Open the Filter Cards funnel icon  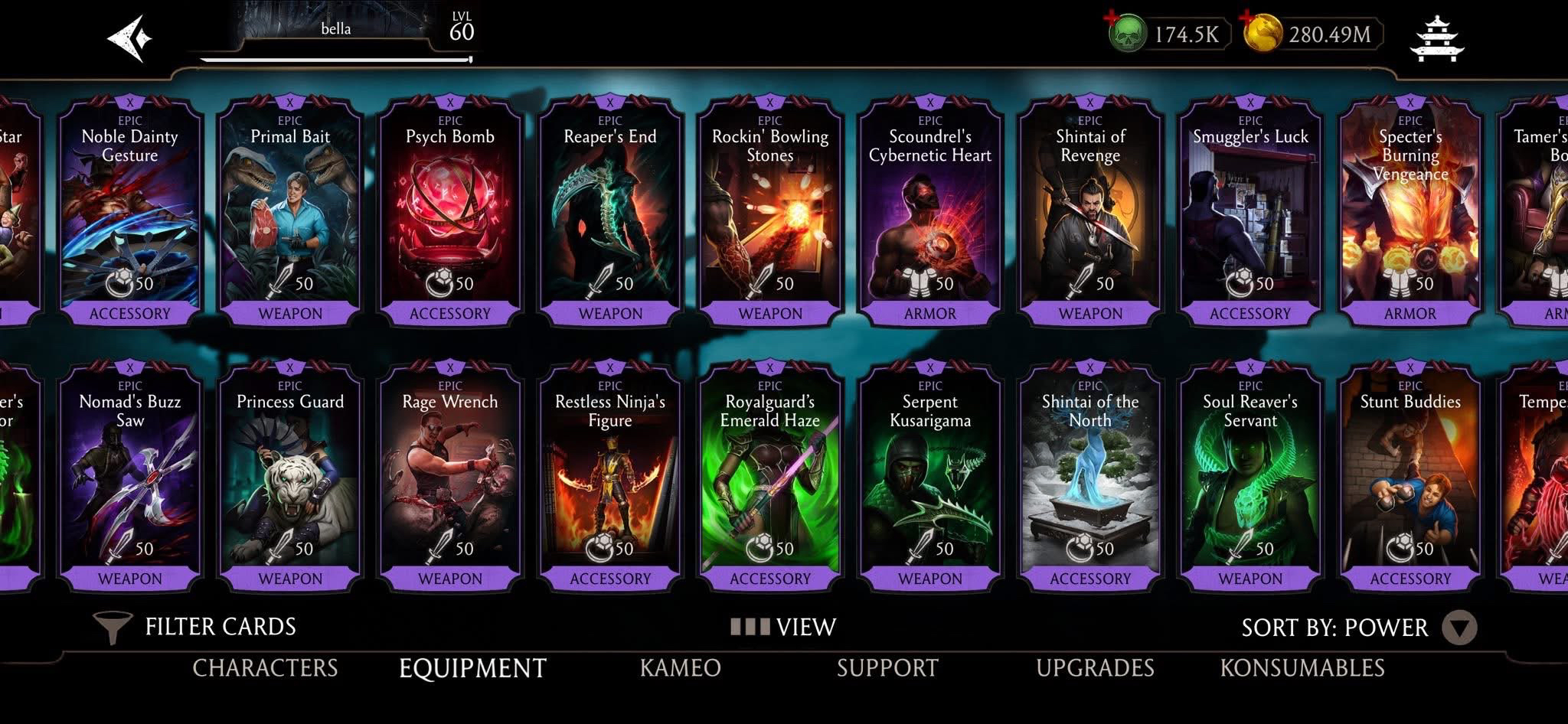tap(113, 625)
